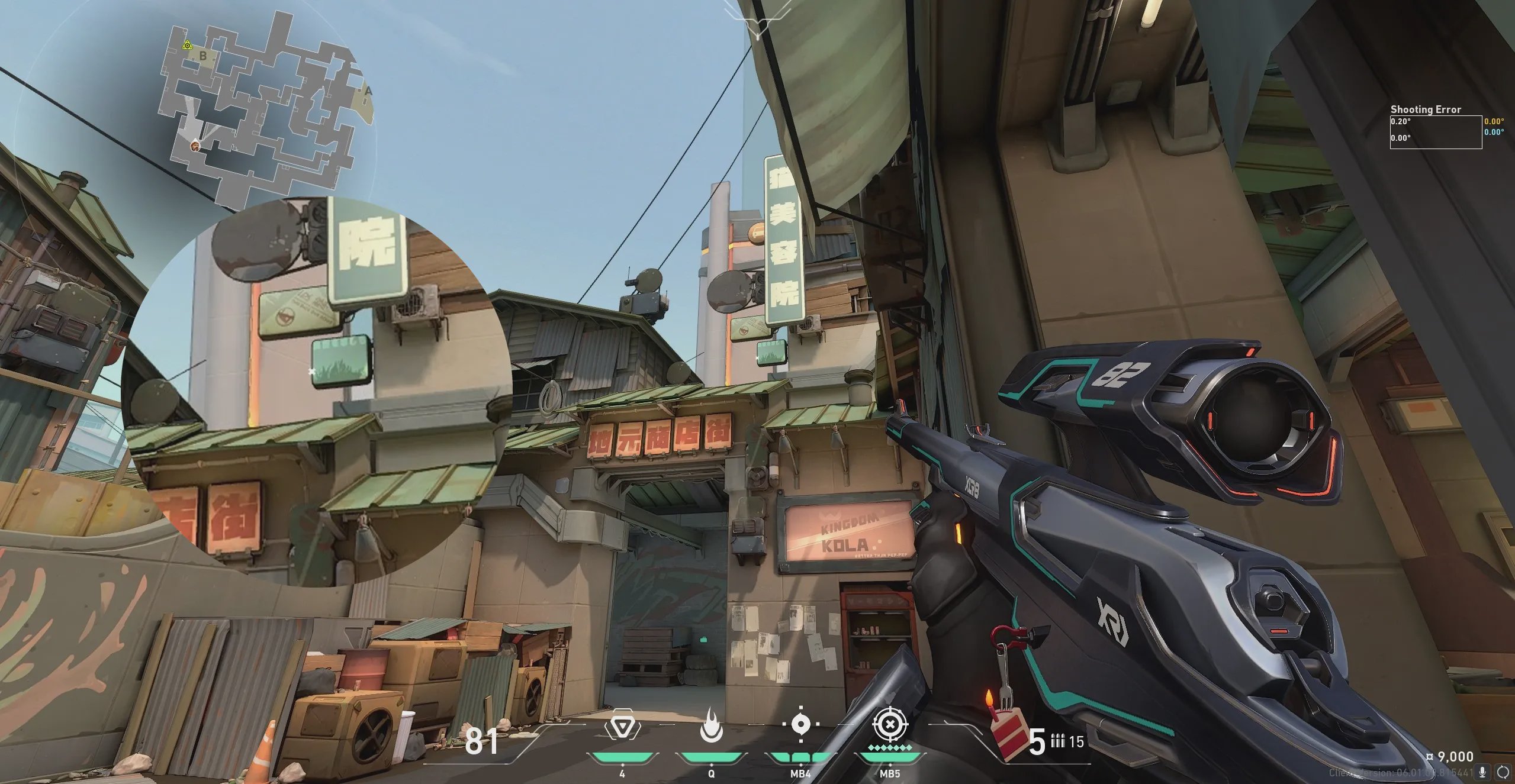The width and height of the screenshot is (1515, 784).
Task: Toggle the microphone icon
Action: pyautogui.click(x=1482, y=772)
